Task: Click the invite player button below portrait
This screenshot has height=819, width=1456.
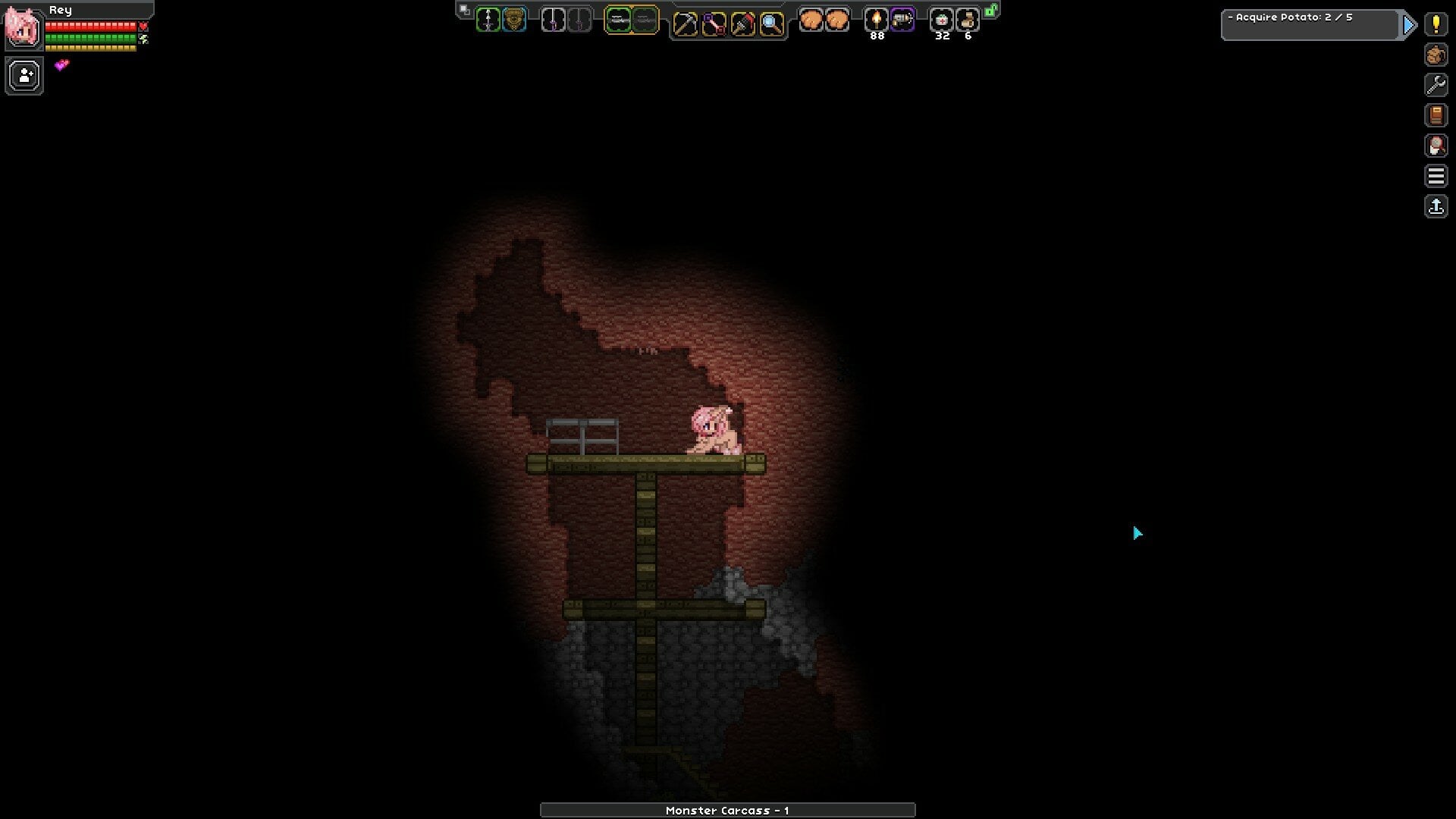Action: tap(24, 74)
